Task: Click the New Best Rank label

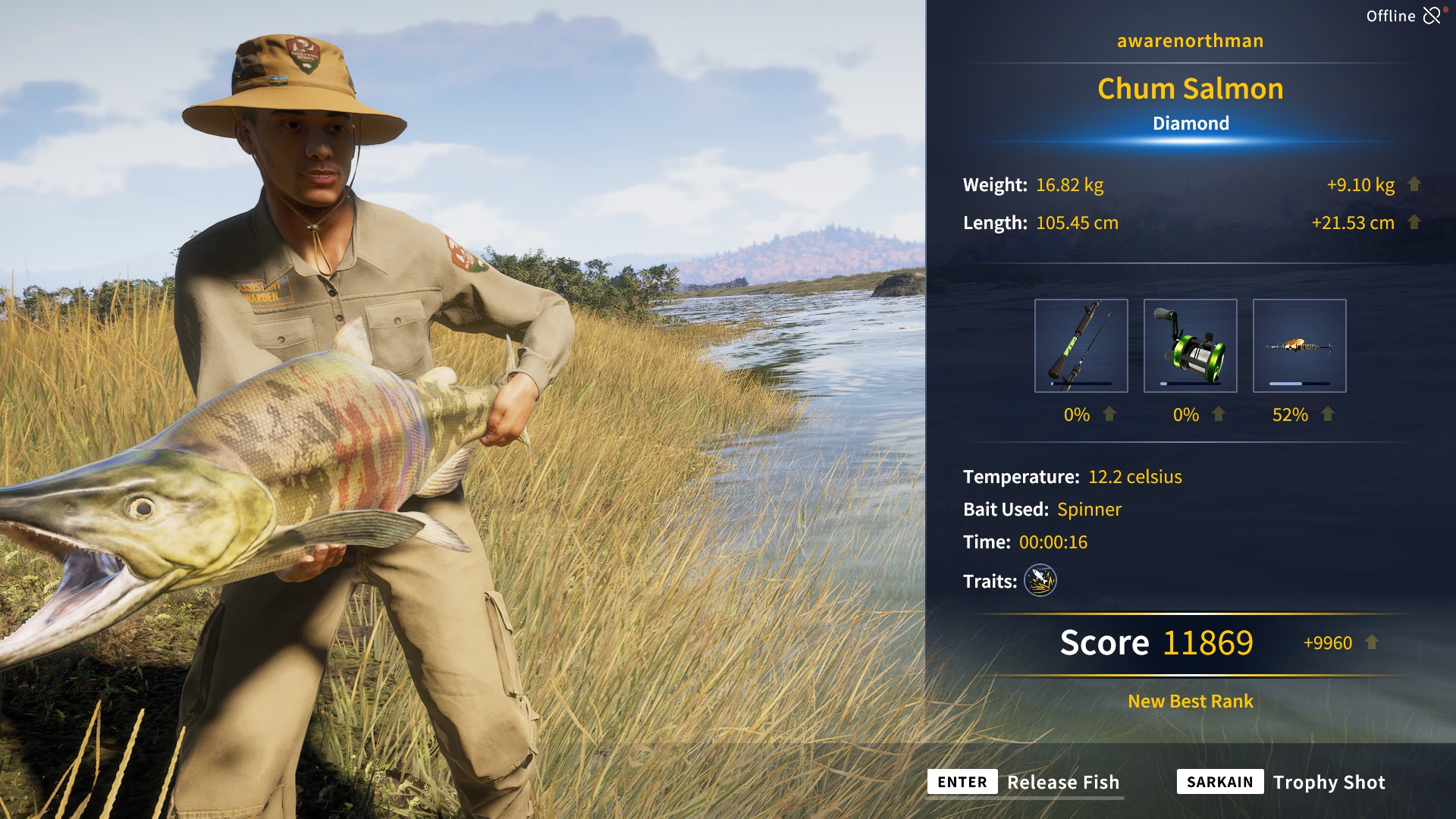Action: pos(1189,701)
